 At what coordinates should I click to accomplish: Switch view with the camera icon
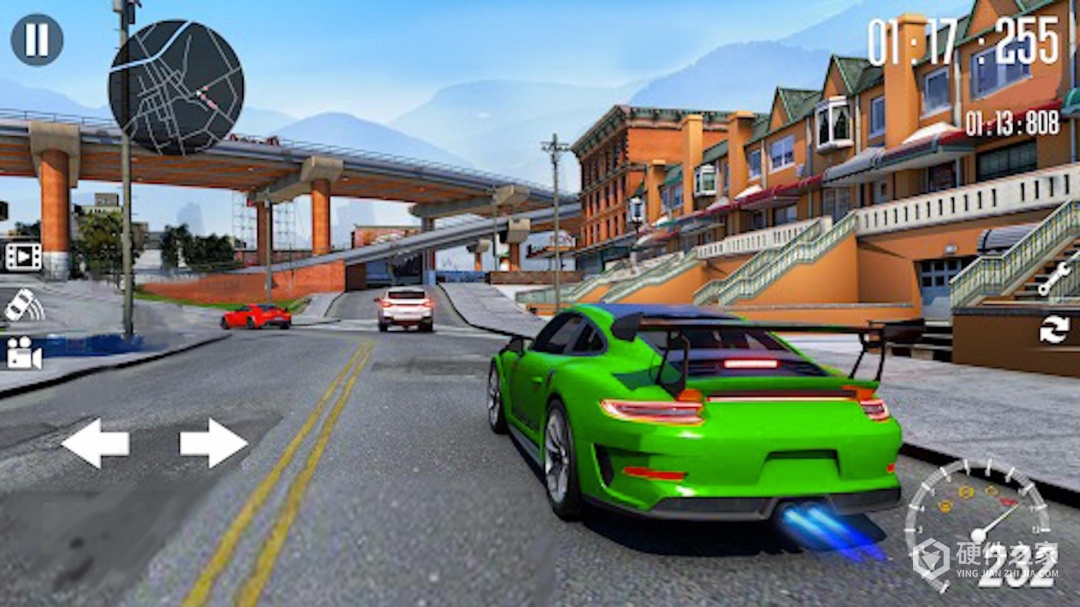(x=23, y=352)
